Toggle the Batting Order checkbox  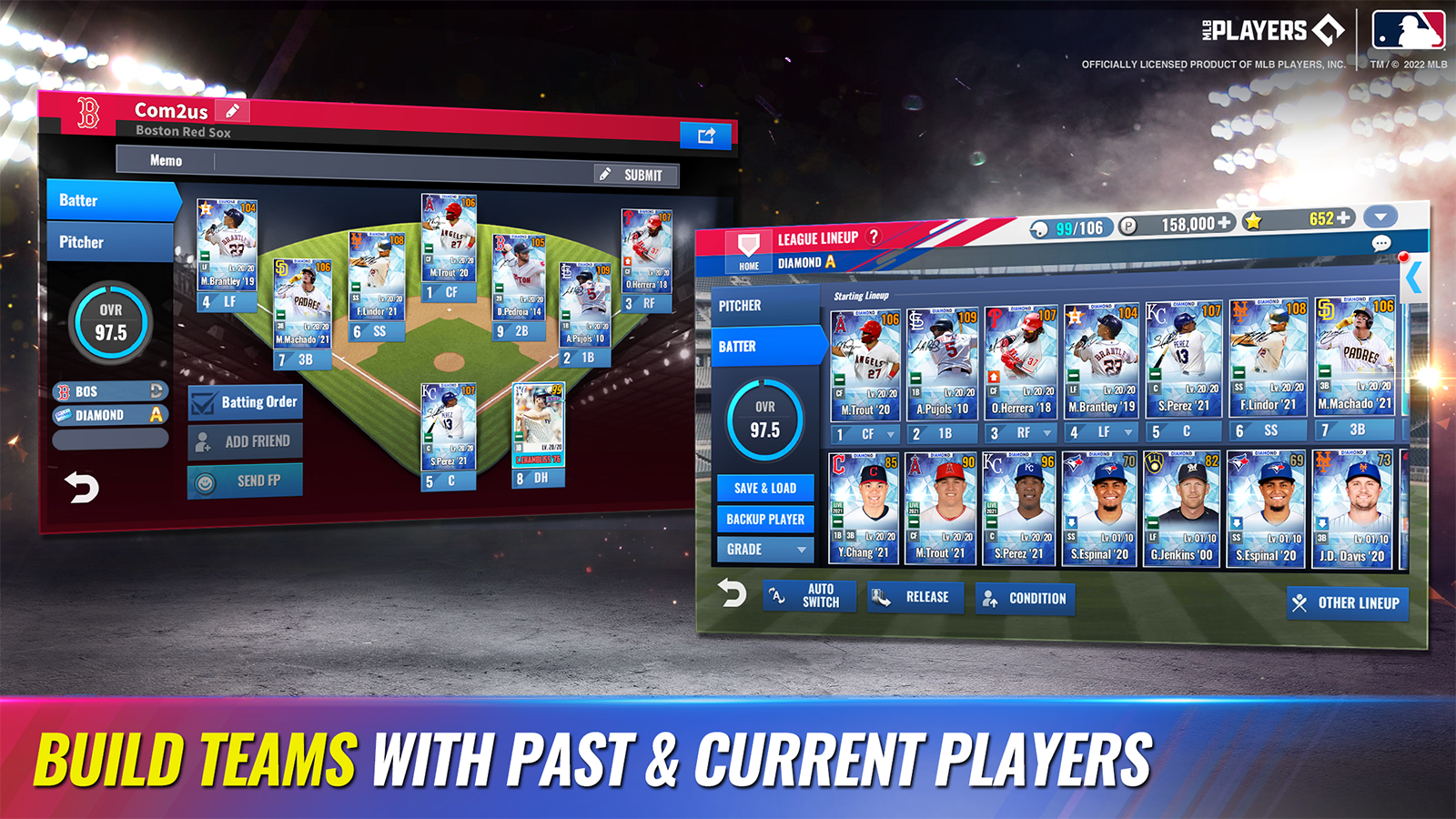point(202,401)
